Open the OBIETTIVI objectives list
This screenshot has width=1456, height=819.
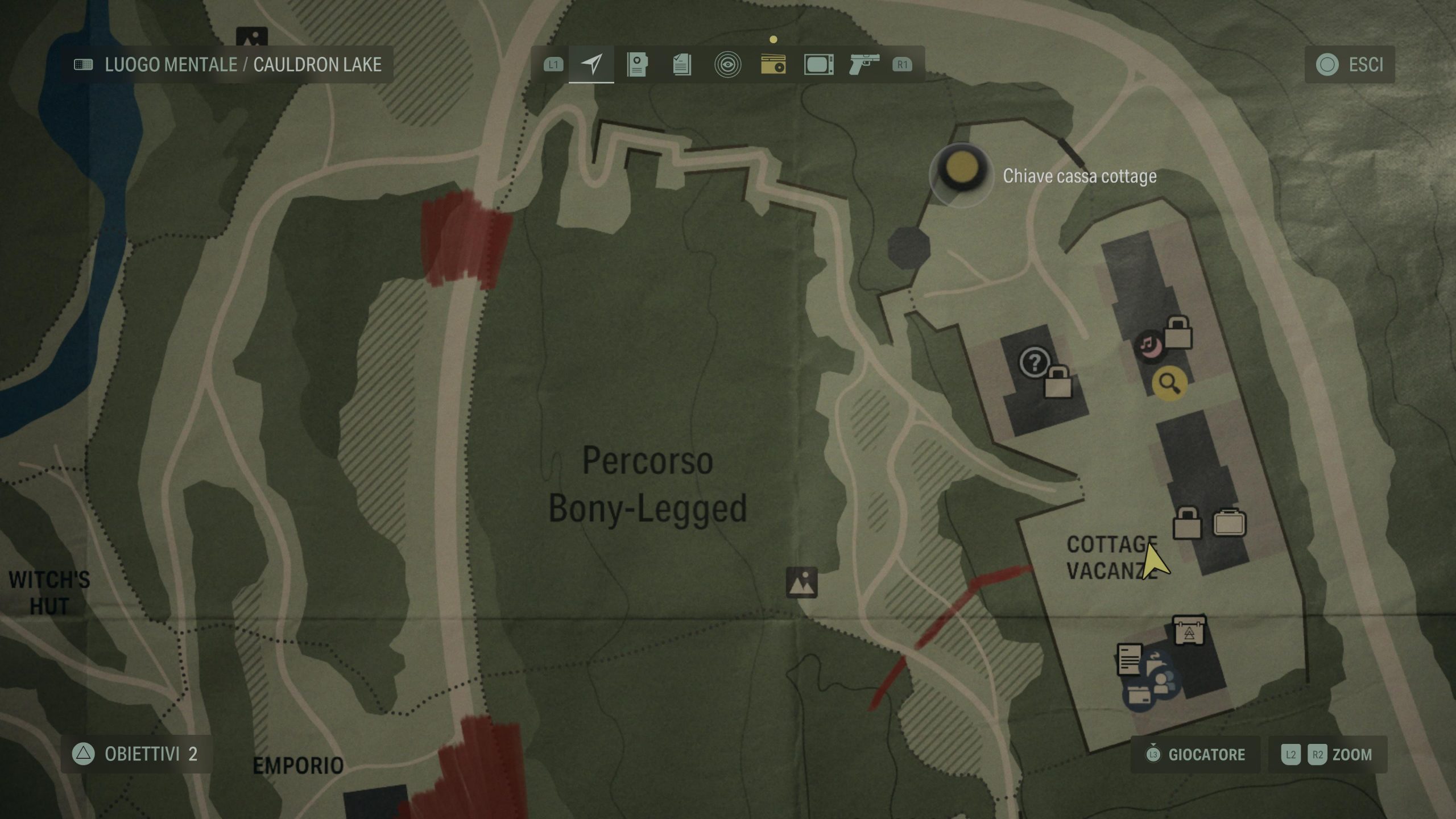[x=136, y=754]
